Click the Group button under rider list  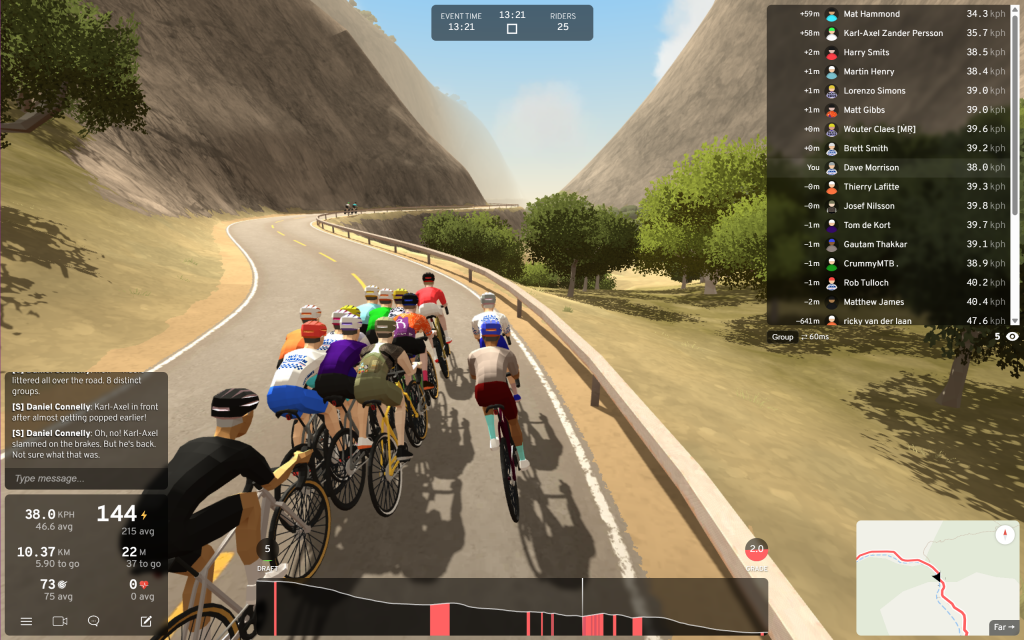point(782,337)
